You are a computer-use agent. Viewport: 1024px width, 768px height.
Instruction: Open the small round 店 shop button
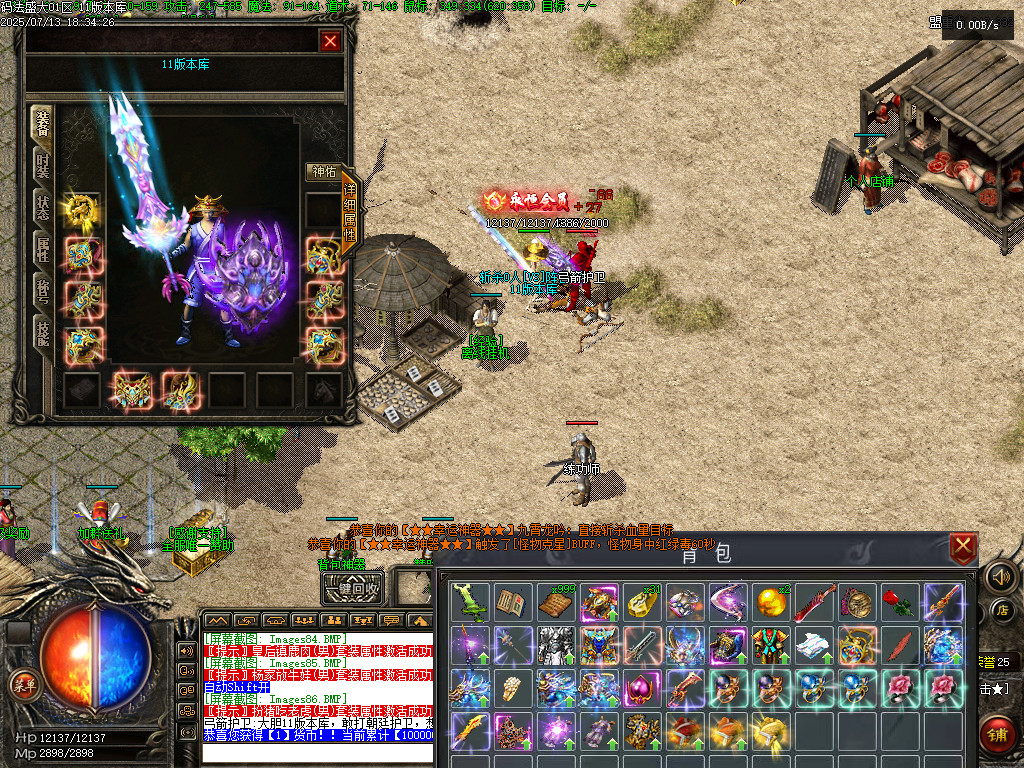pos(1003,609)
